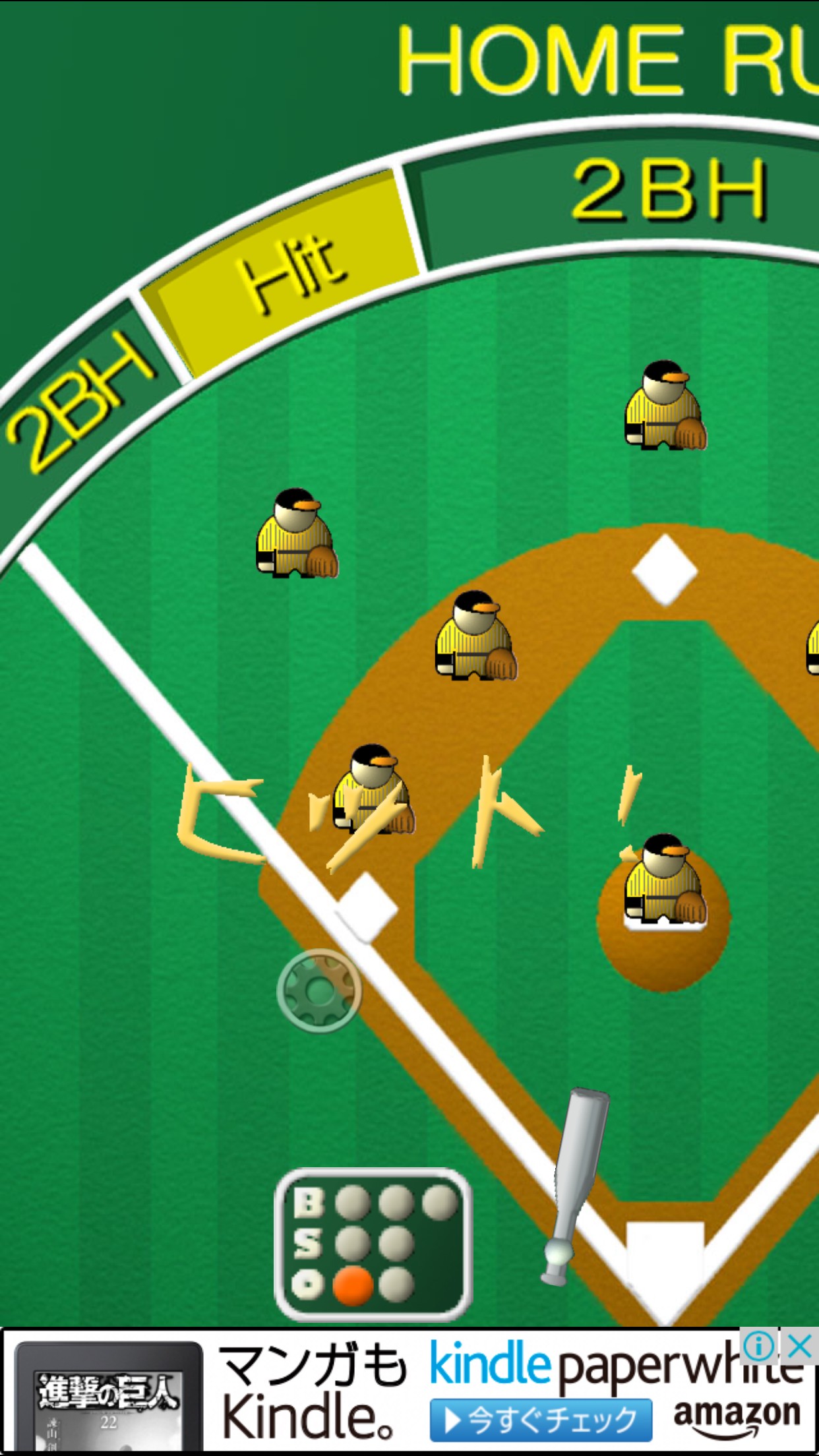Tap the blue 今すぐチェック ad button

(x=541, y=1420)
